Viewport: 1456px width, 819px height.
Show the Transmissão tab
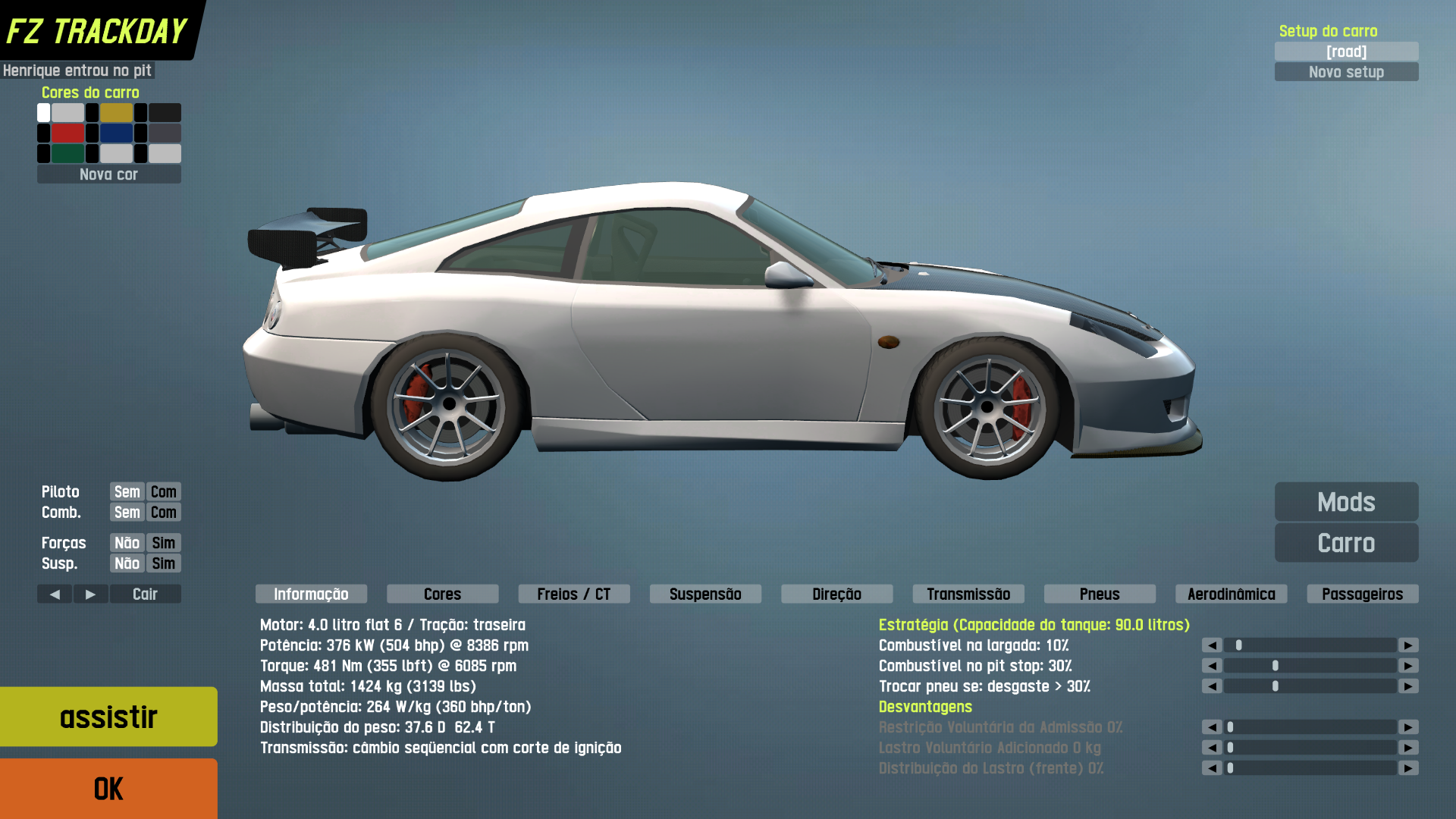coord(968,594)
